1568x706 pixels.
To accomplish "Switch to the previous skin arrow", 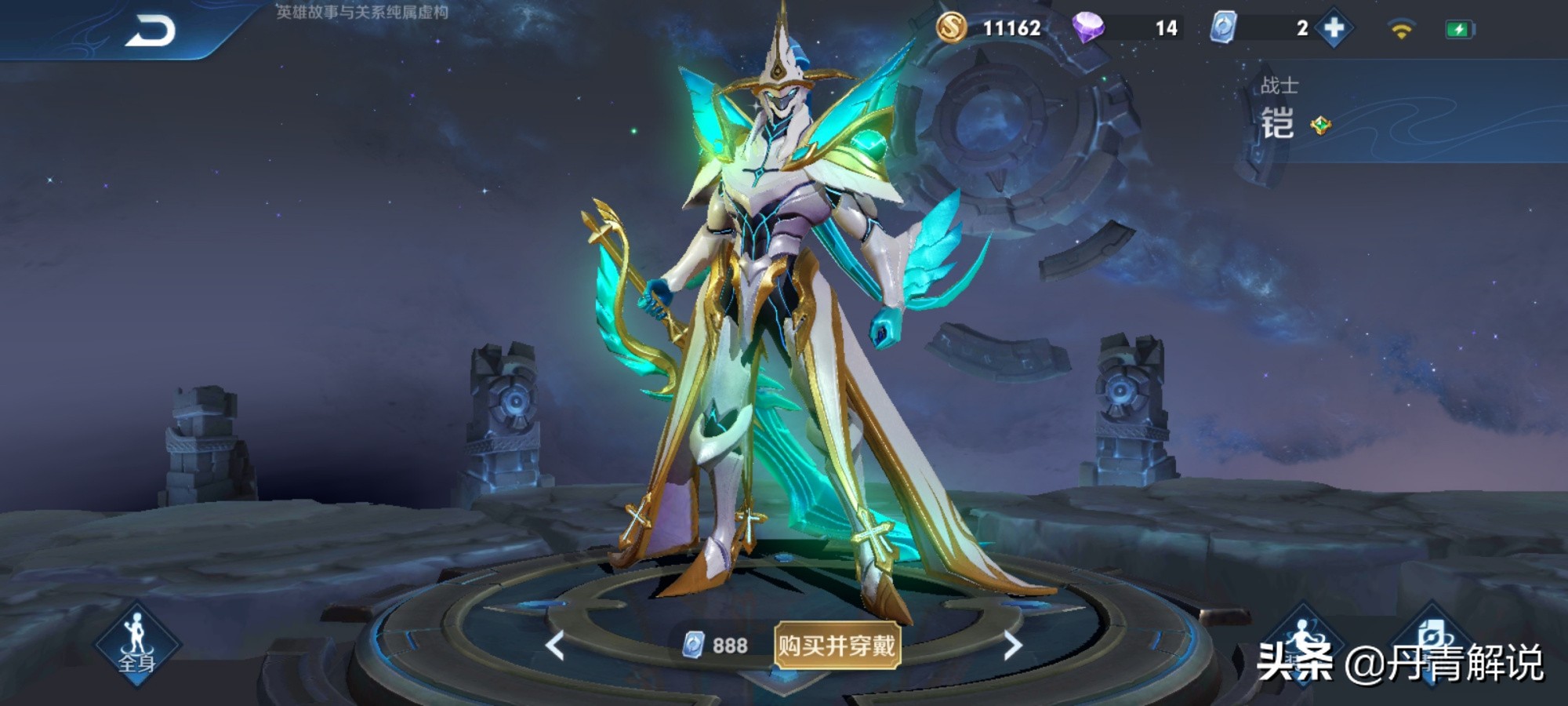I will 555,646.
